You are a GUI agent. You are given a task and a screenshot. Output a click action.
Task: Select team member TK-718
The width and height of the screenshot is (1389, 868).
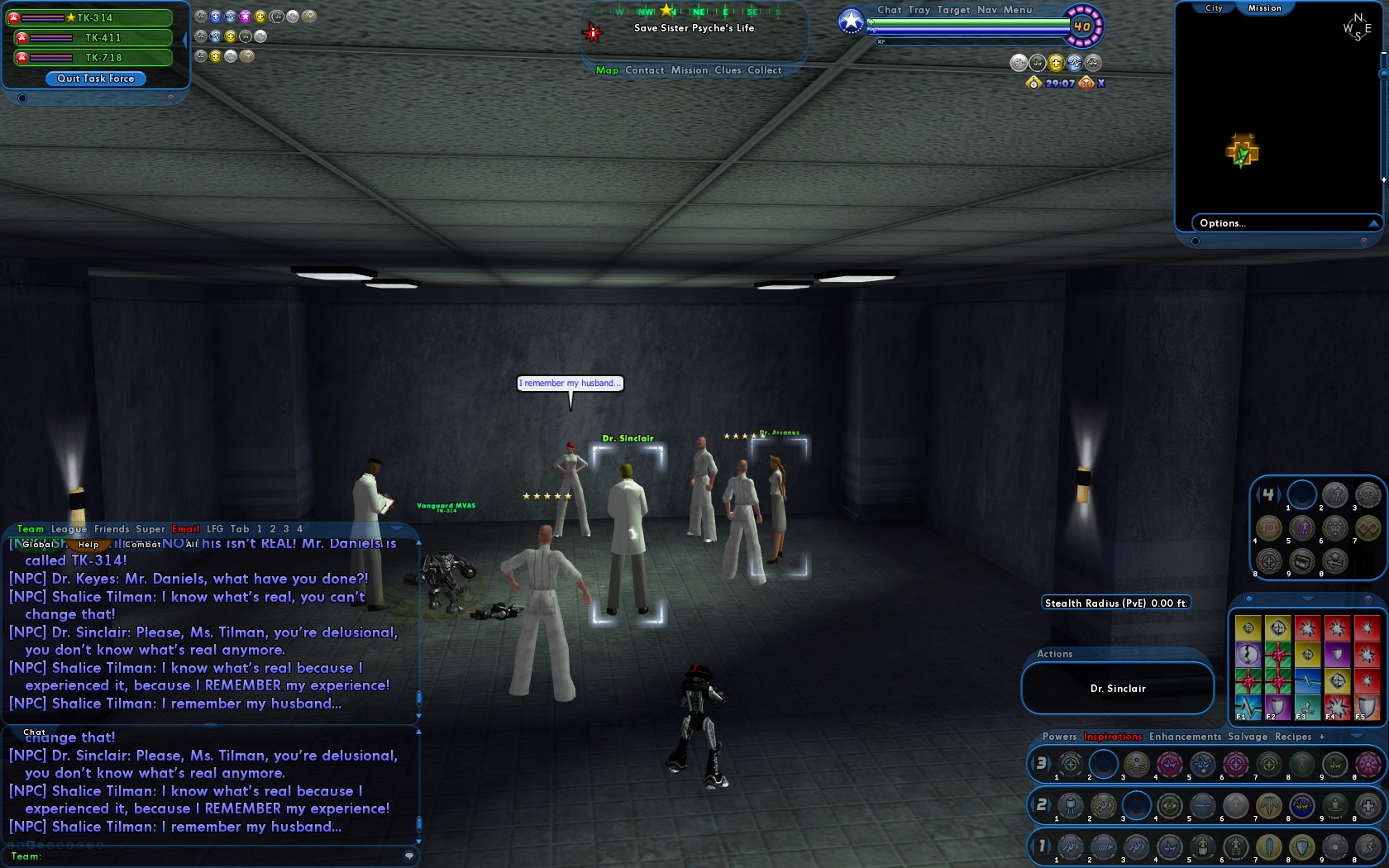pos(103,58)
